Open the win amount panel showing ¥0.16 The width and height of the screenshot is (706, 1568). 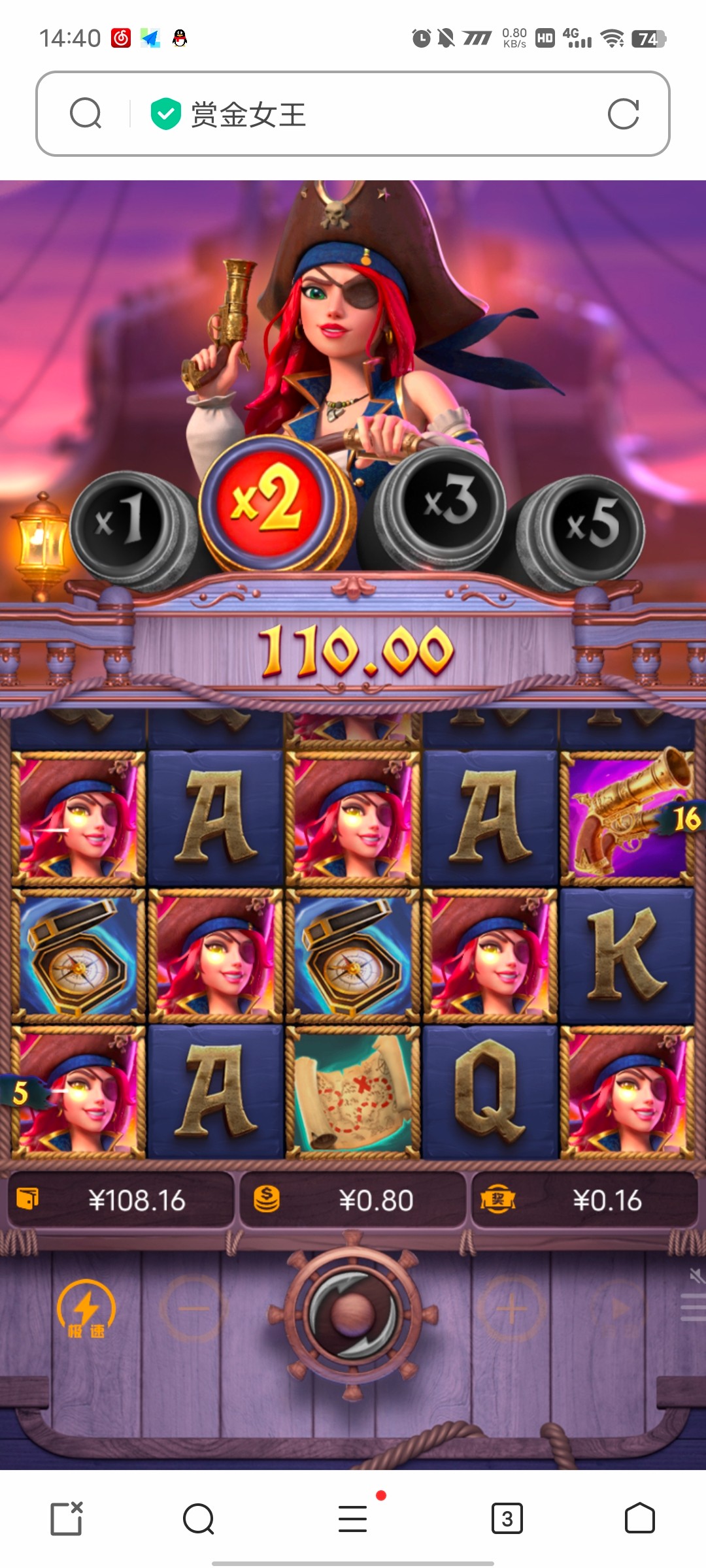click(x=584, y=1200)
